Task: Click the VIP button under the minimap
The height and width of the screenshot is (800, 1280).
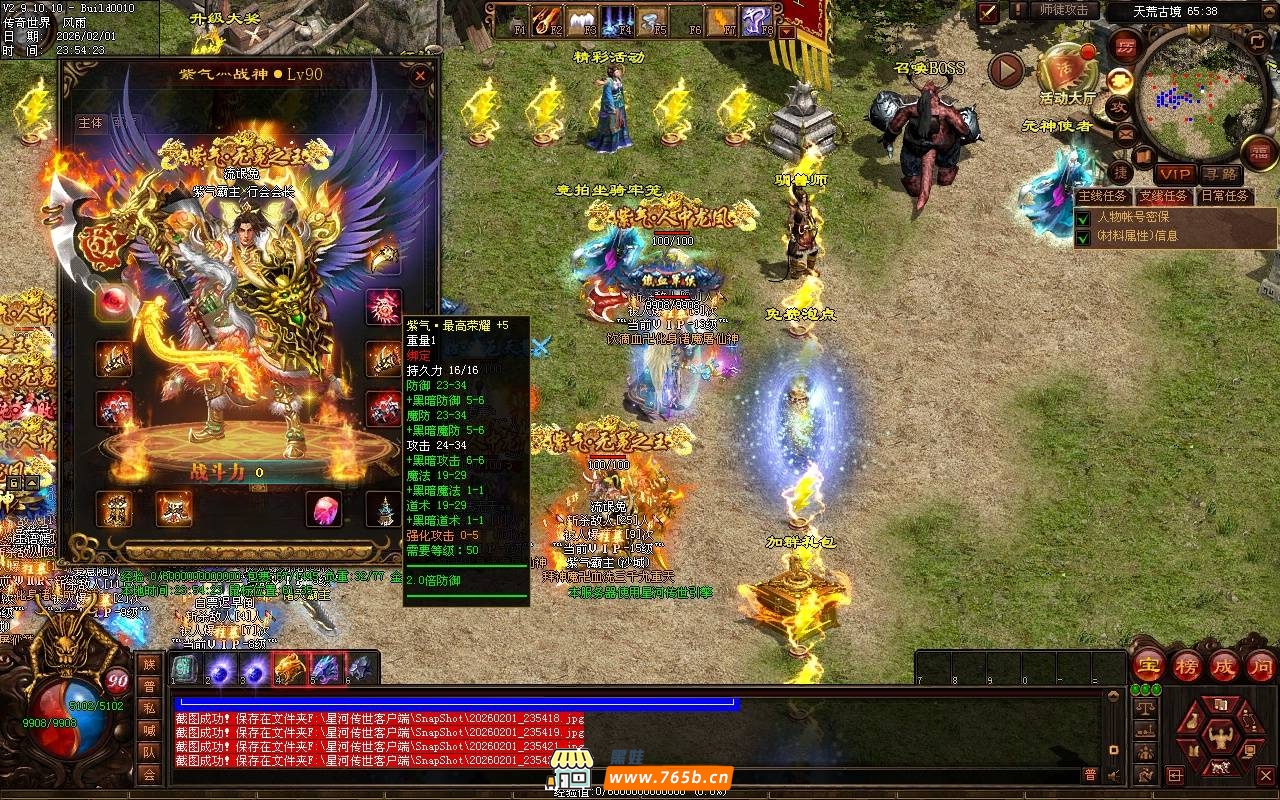Action: point(1175,174)
